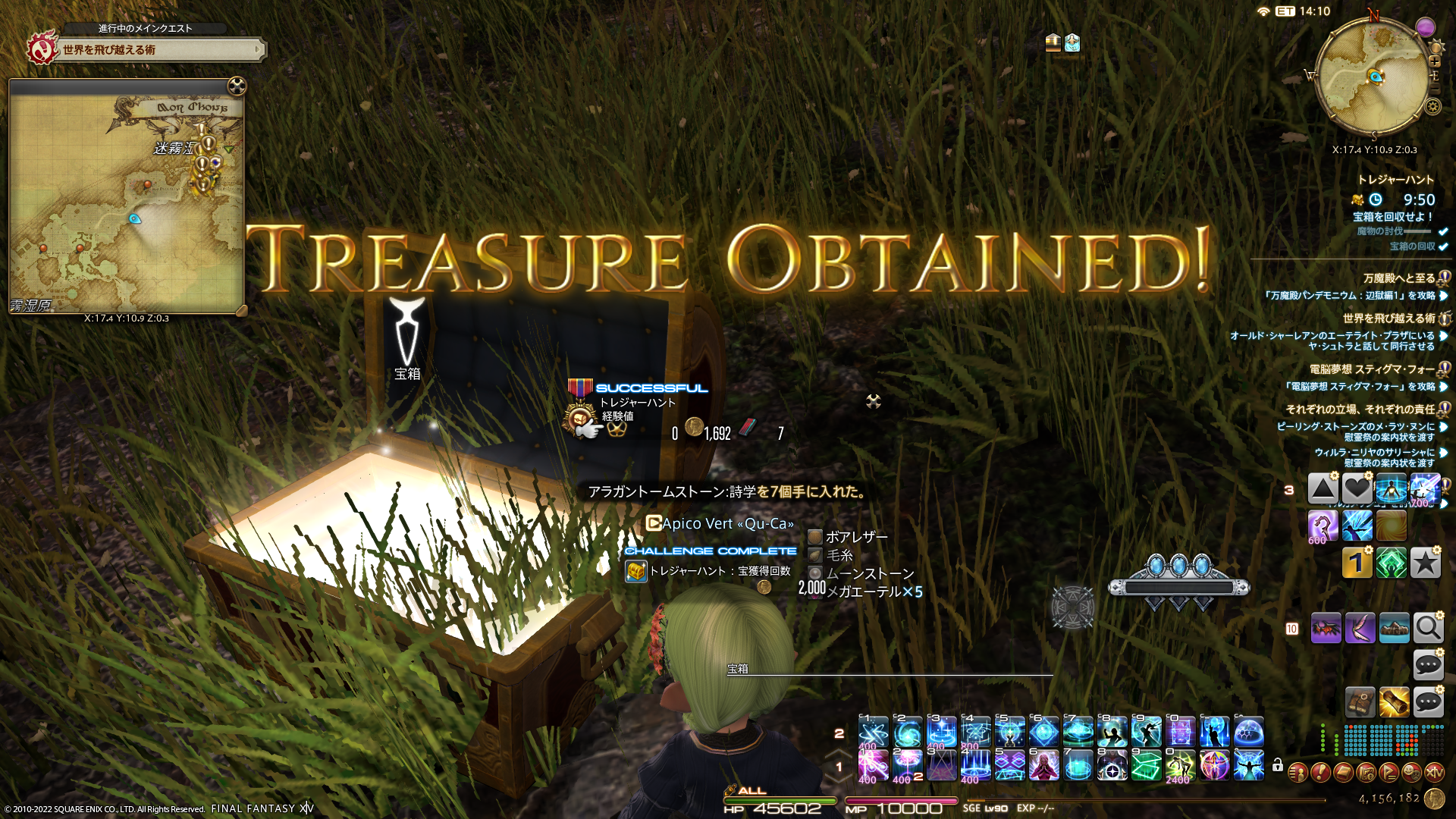Open the red exclamation duty menu button
Screen dimensions: 1456x819
(1320, 773)
